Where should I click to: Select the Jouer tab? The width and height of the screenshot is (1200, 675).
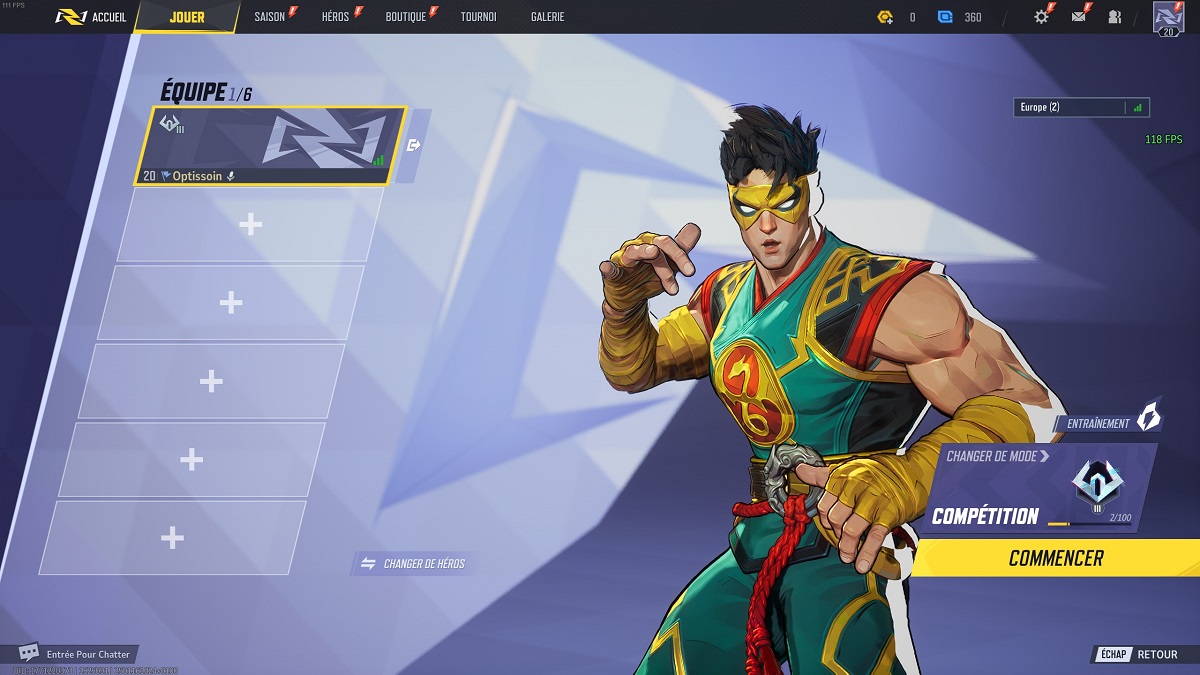pos(187,17)
